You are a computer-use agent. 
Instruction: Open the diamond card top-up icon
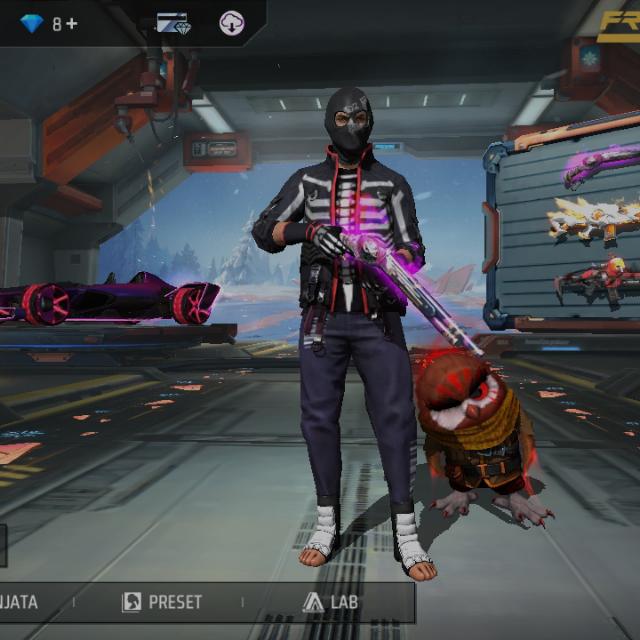[x=173, y=23]
